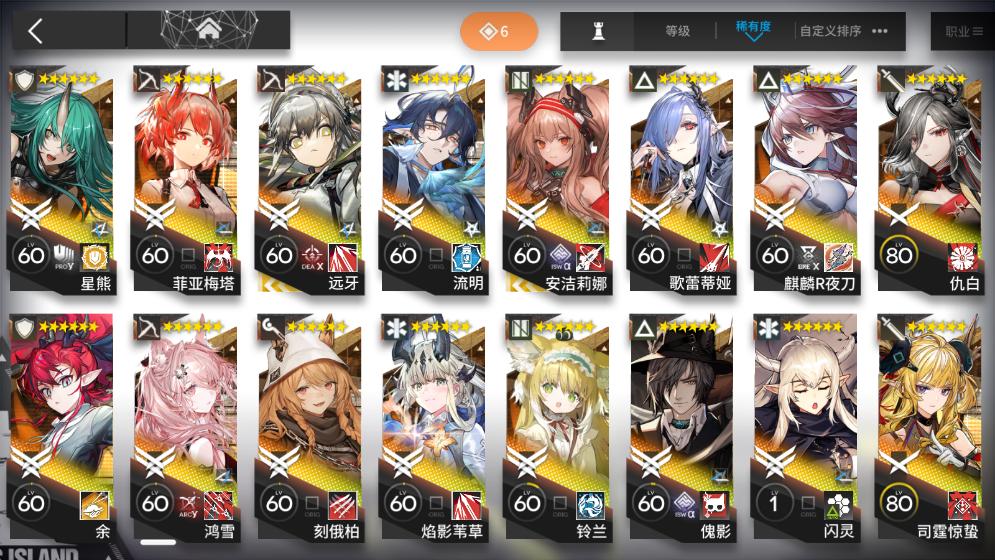Open the 职业 class filter
995x560 pixels.
[x=963, y=31]
